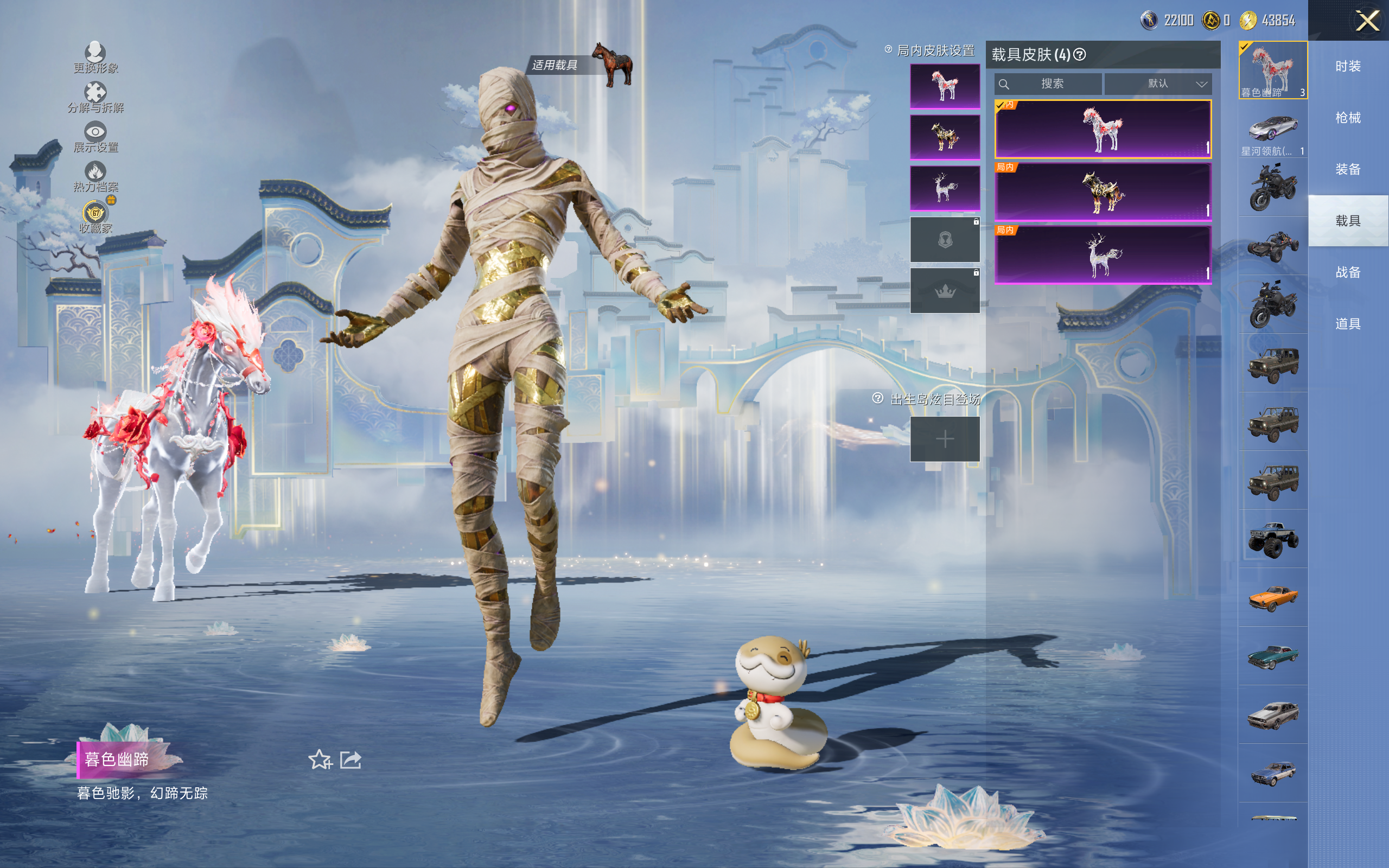Select the gold-armored horse skin card

(x=1103, y=192)
